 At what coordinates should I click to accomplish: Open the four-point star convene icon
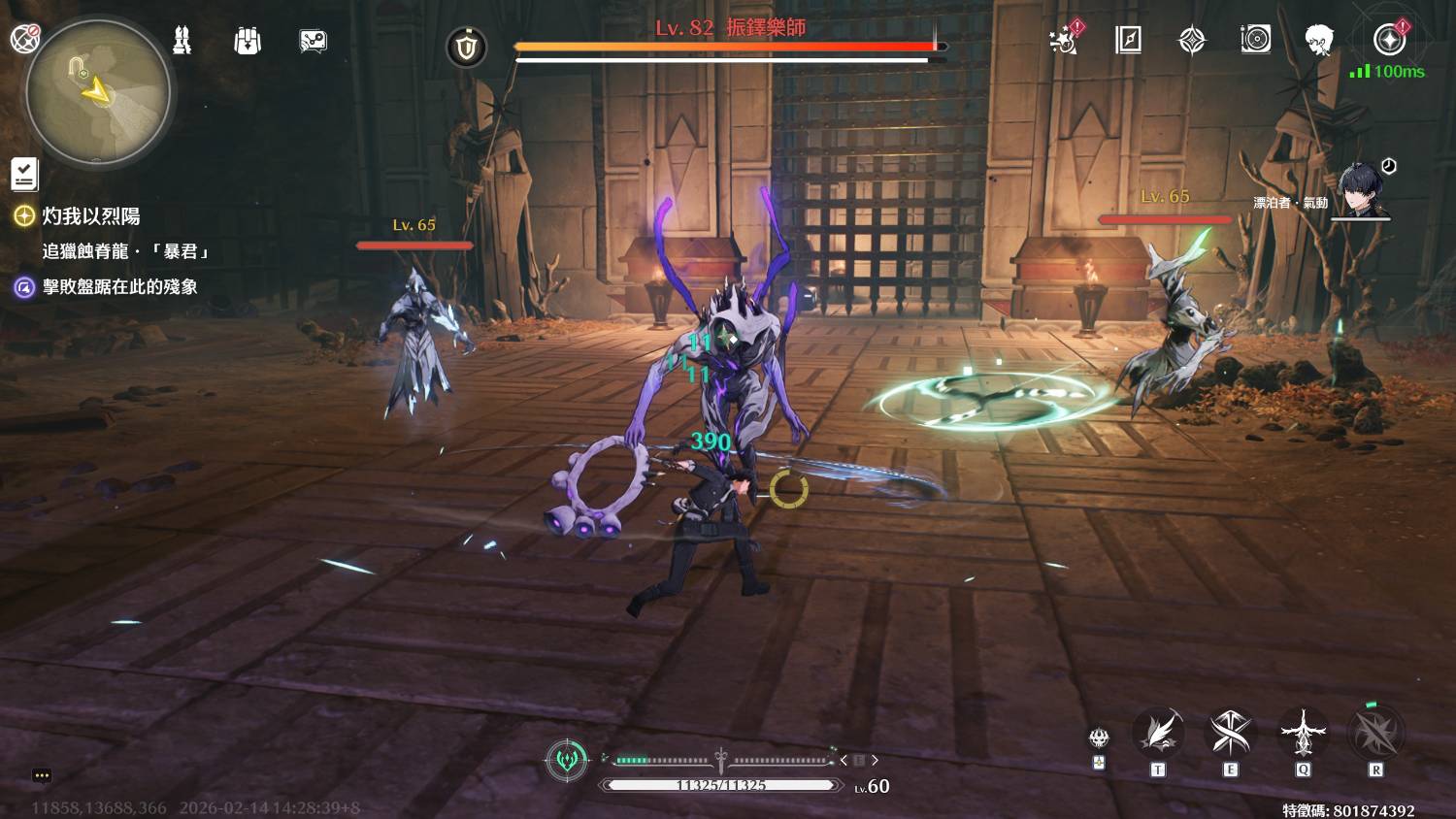(x=1191, y=40)
